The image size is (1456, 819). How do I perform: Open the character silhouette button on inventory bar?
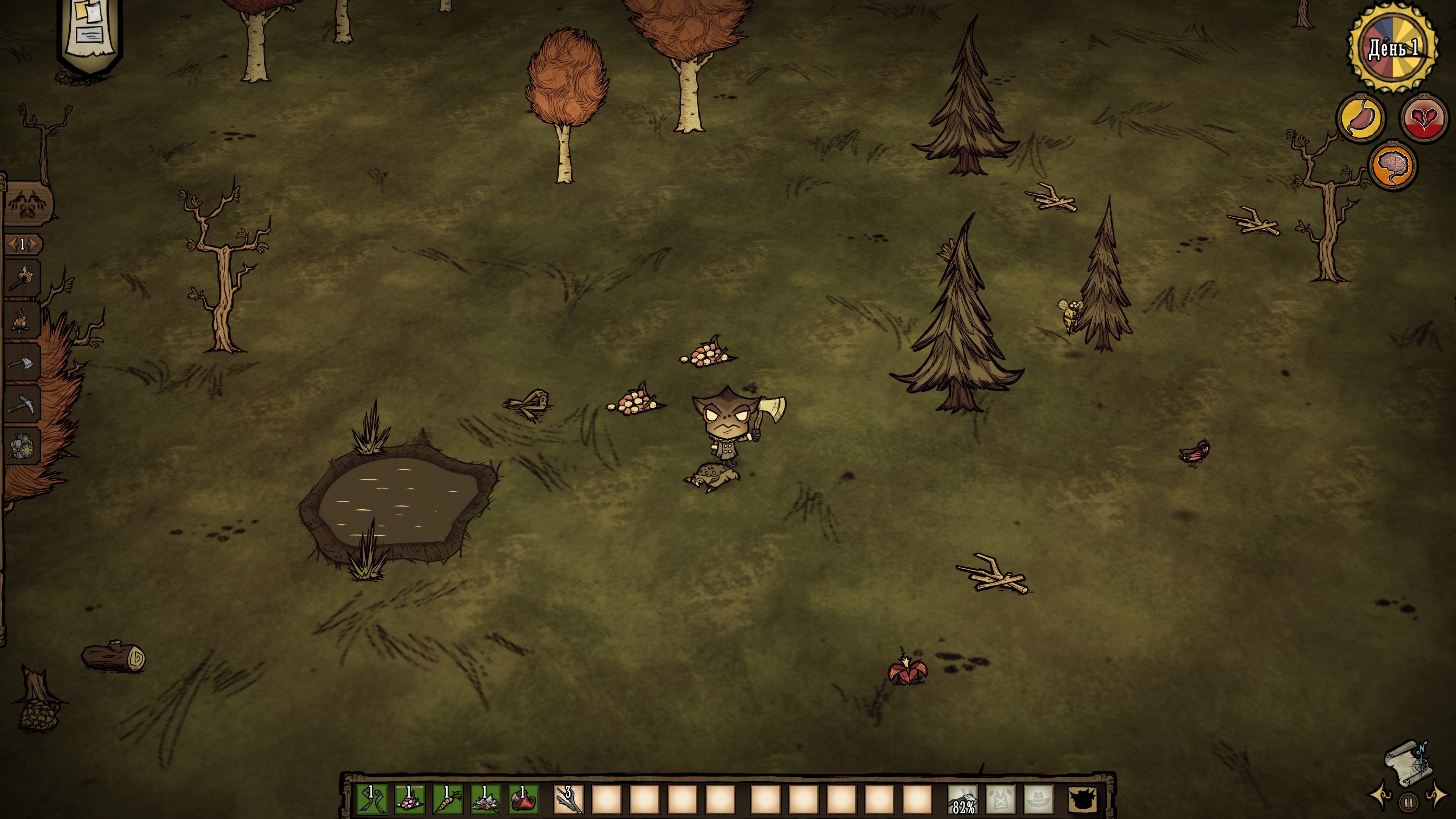(x=1083, y=799)
